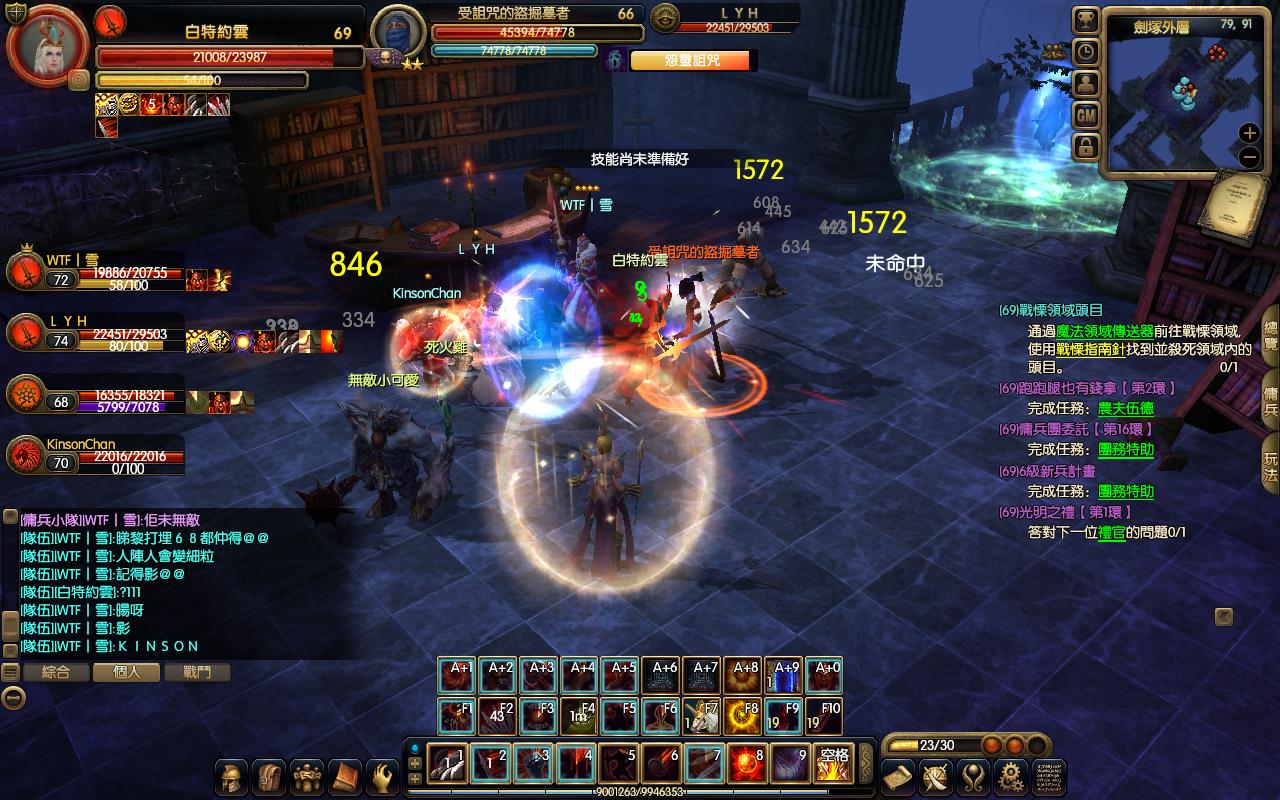
Task: Select the 個人 chat tab
Action: [x=127, y=673]
